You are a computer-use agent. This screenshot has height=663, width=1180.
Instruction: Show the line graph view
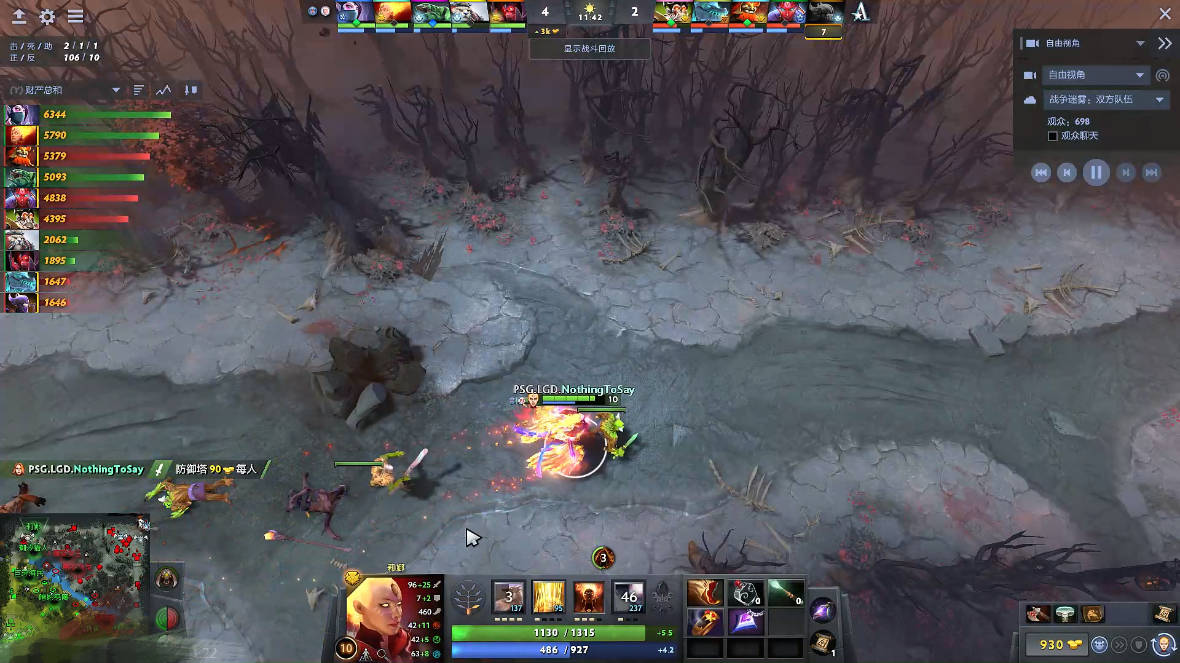(x=163, y=90)
